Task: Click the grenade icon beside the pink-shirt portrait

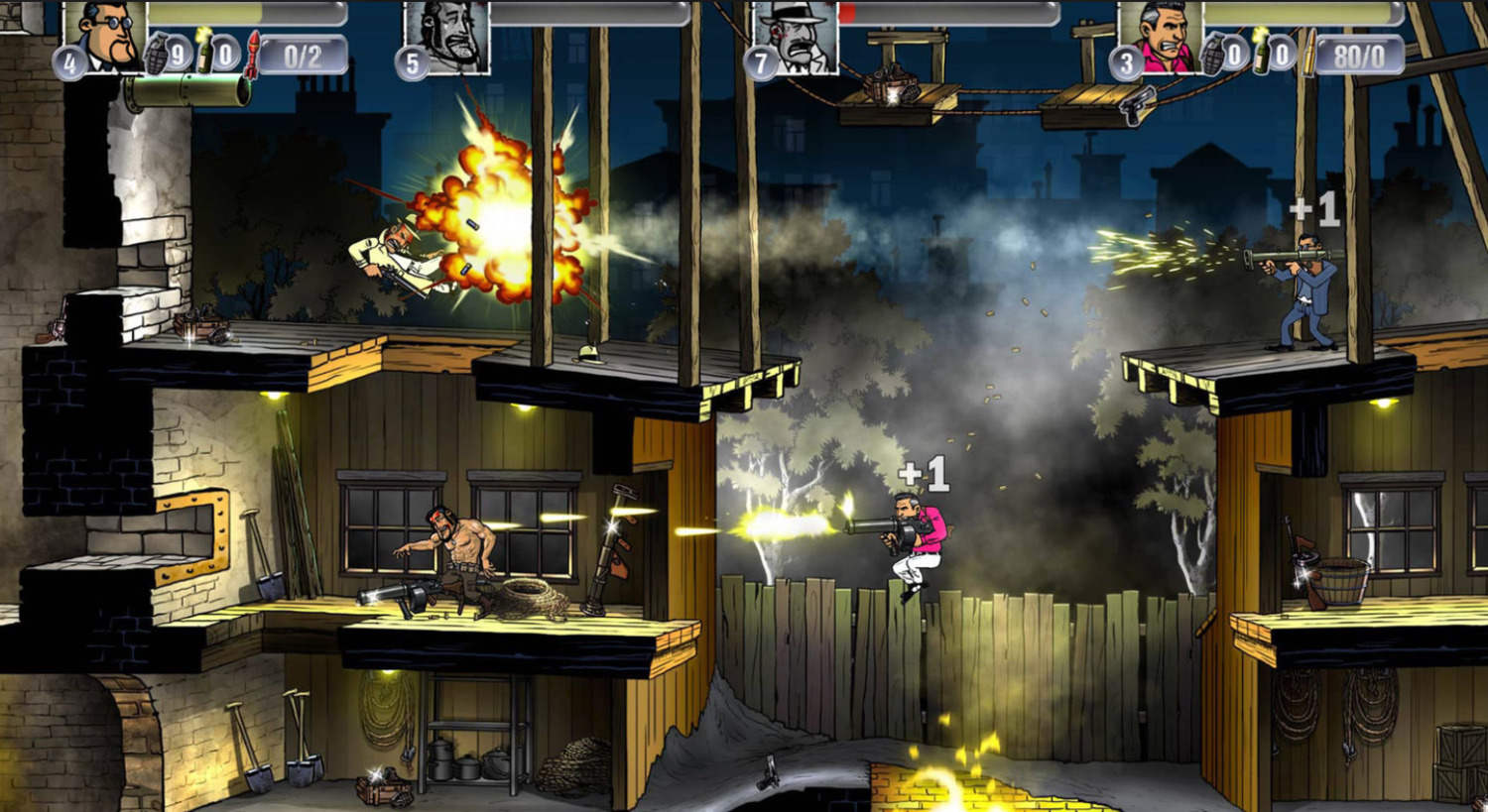Action: click(1212, 54)
